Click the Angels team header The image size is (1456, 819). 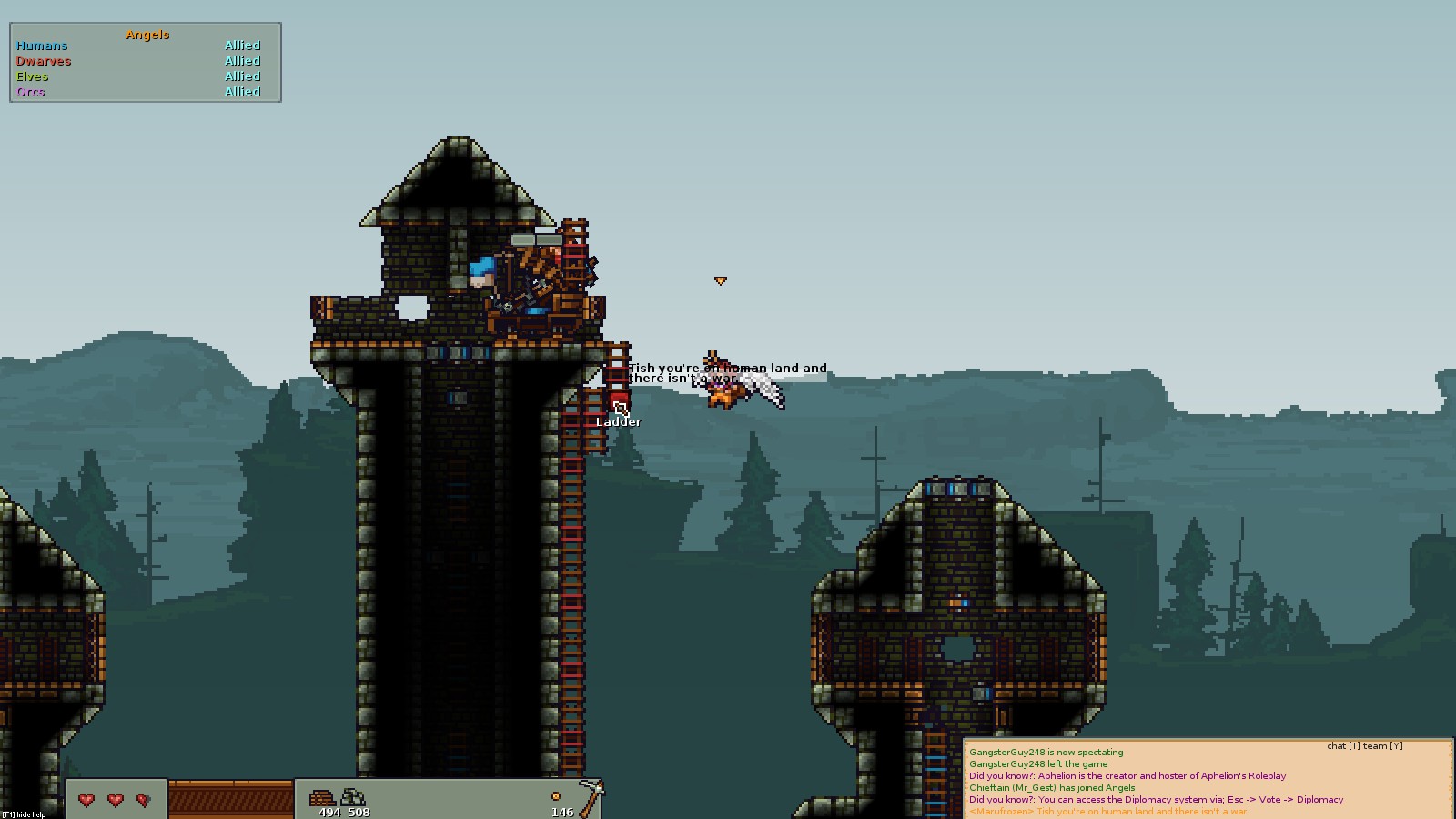147,35
